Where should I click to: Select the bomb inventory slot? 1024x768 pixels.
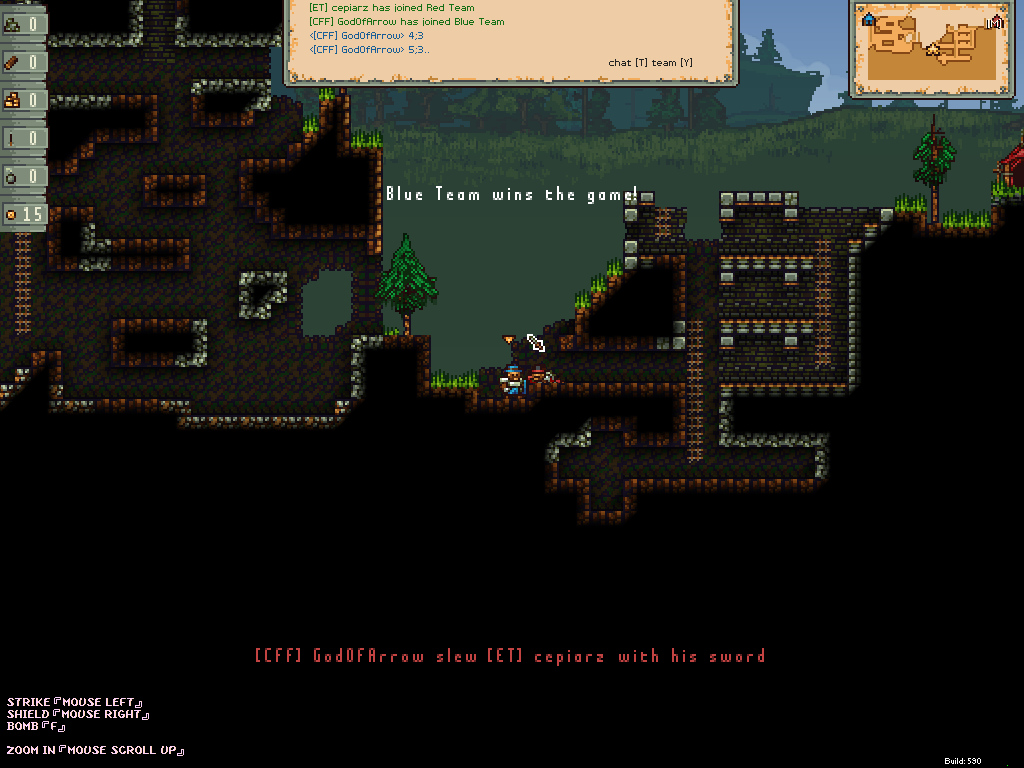coord(23,176)
